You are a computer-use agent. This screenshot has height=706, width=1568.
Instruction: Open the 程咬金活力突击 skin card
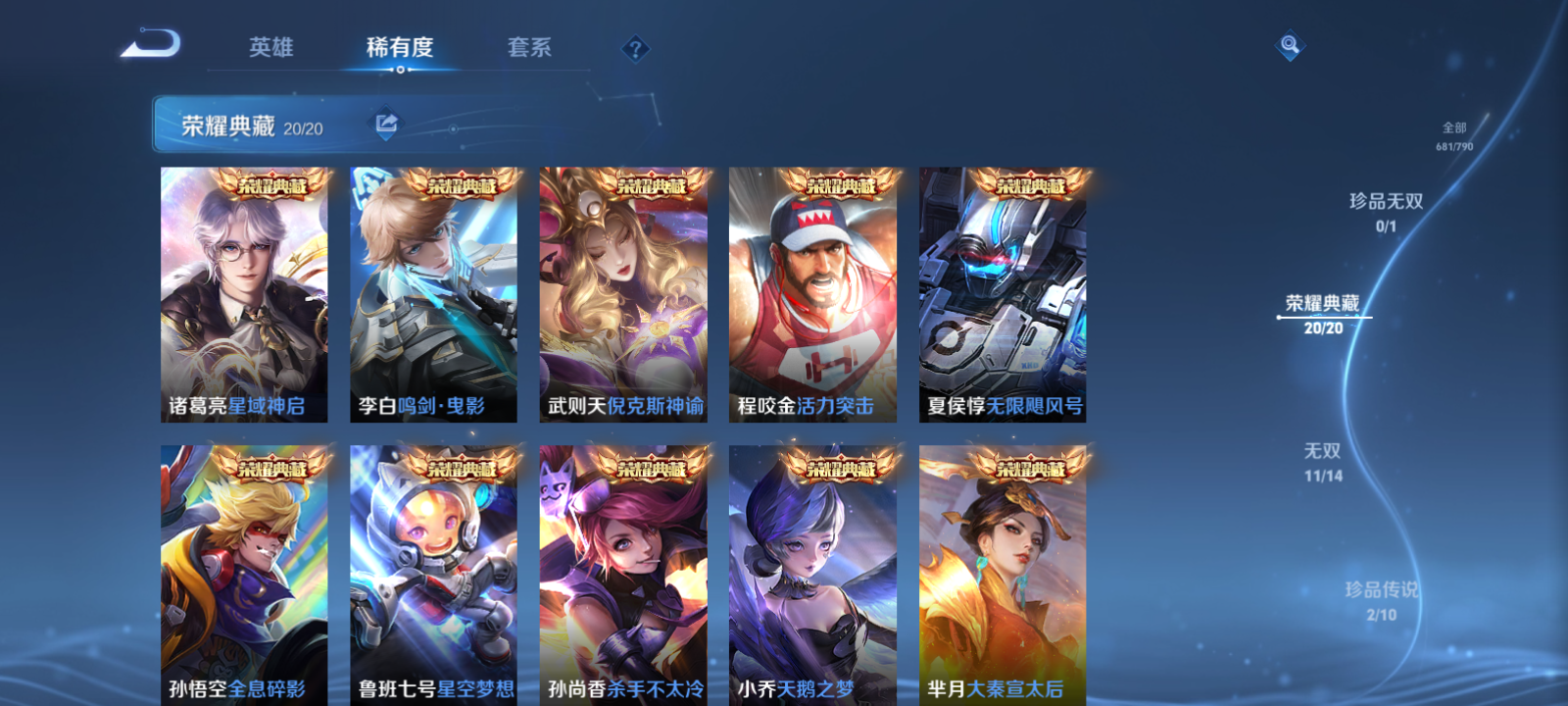(x=814, y=294)
